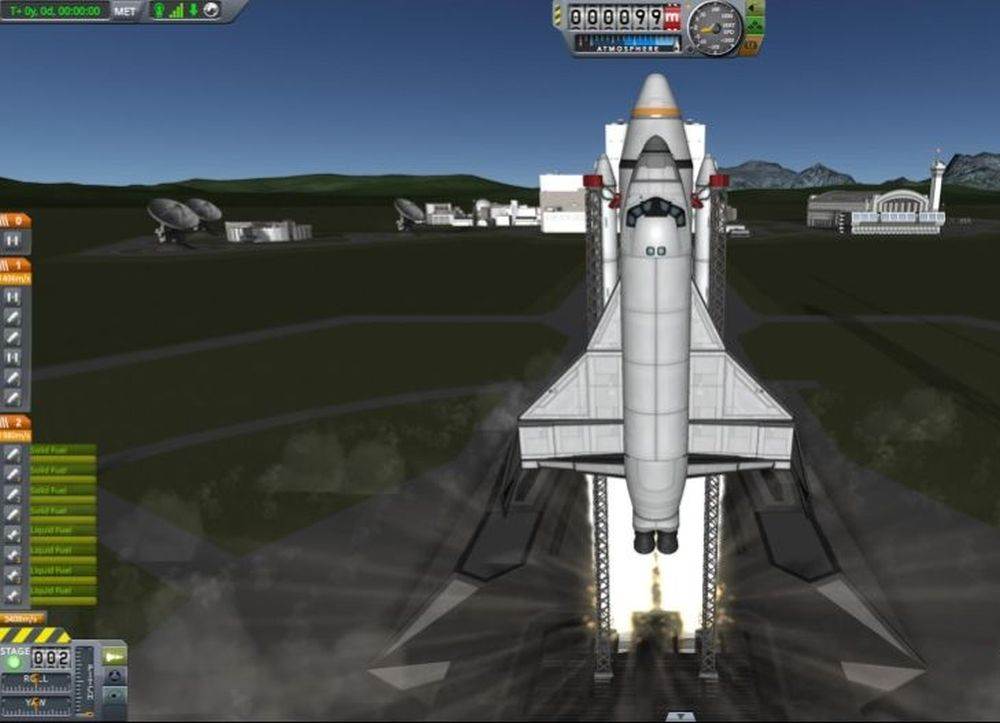Switch to staging mode with green arrow button
The height and width of the screenshot is (723, 1000).
pos(114,656)
